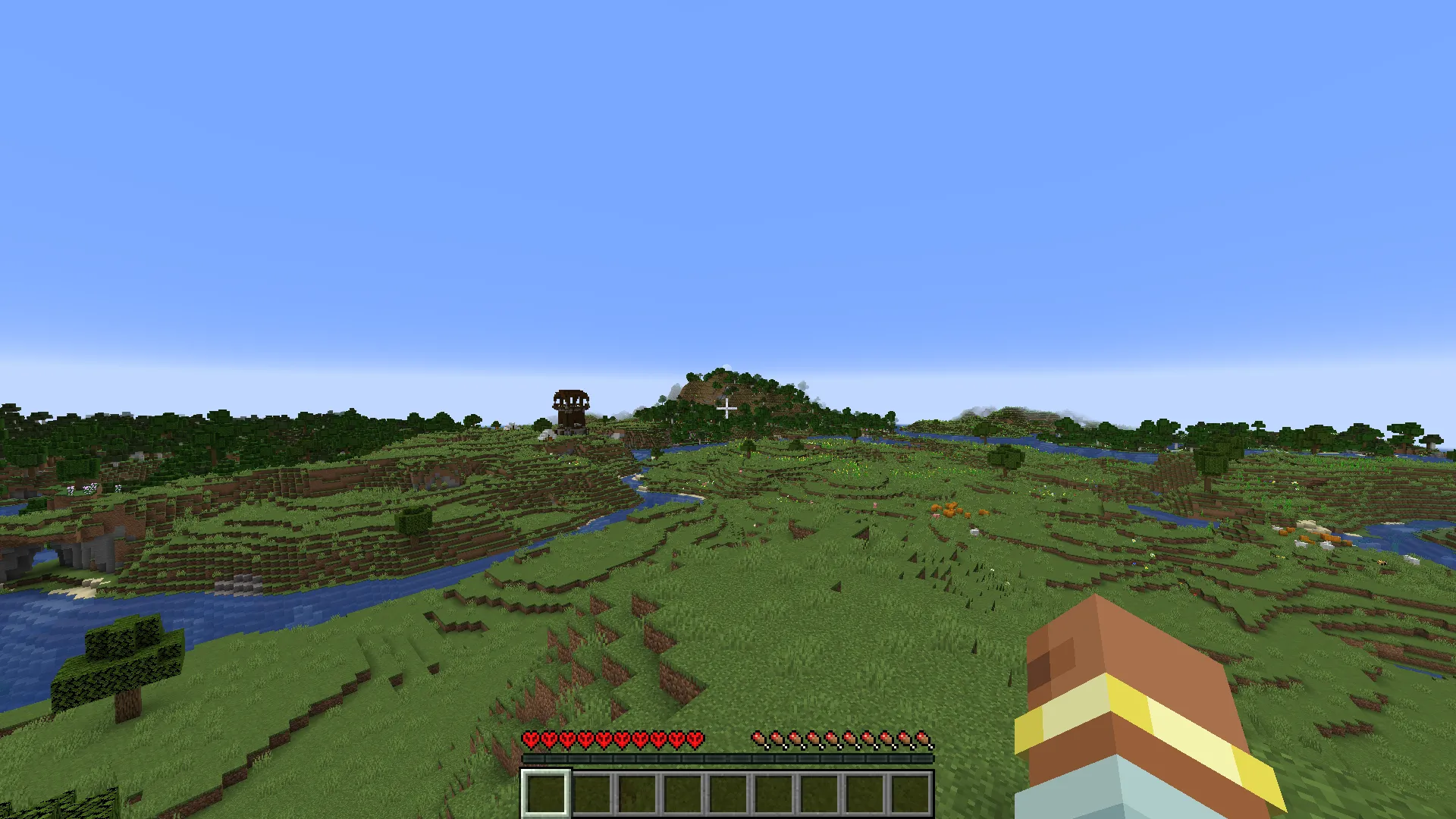Click the rightmost heart icon
Viewport: 1456px width, 819px height.
[x=695, y=738]
